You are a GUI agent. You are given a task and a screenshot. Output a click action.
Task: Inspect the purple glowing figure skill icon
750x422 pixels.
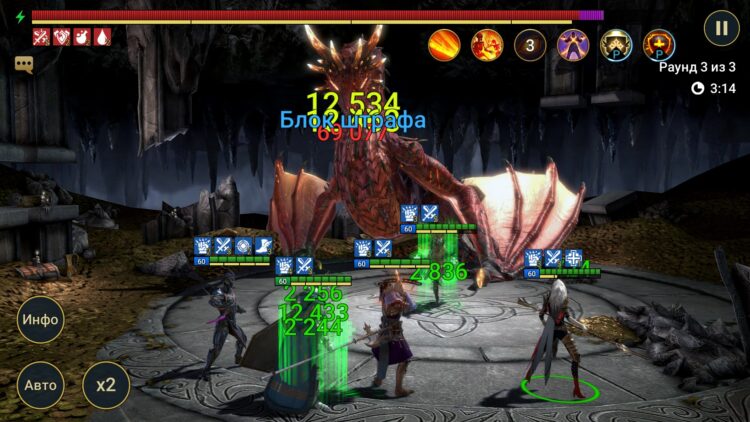573,44
